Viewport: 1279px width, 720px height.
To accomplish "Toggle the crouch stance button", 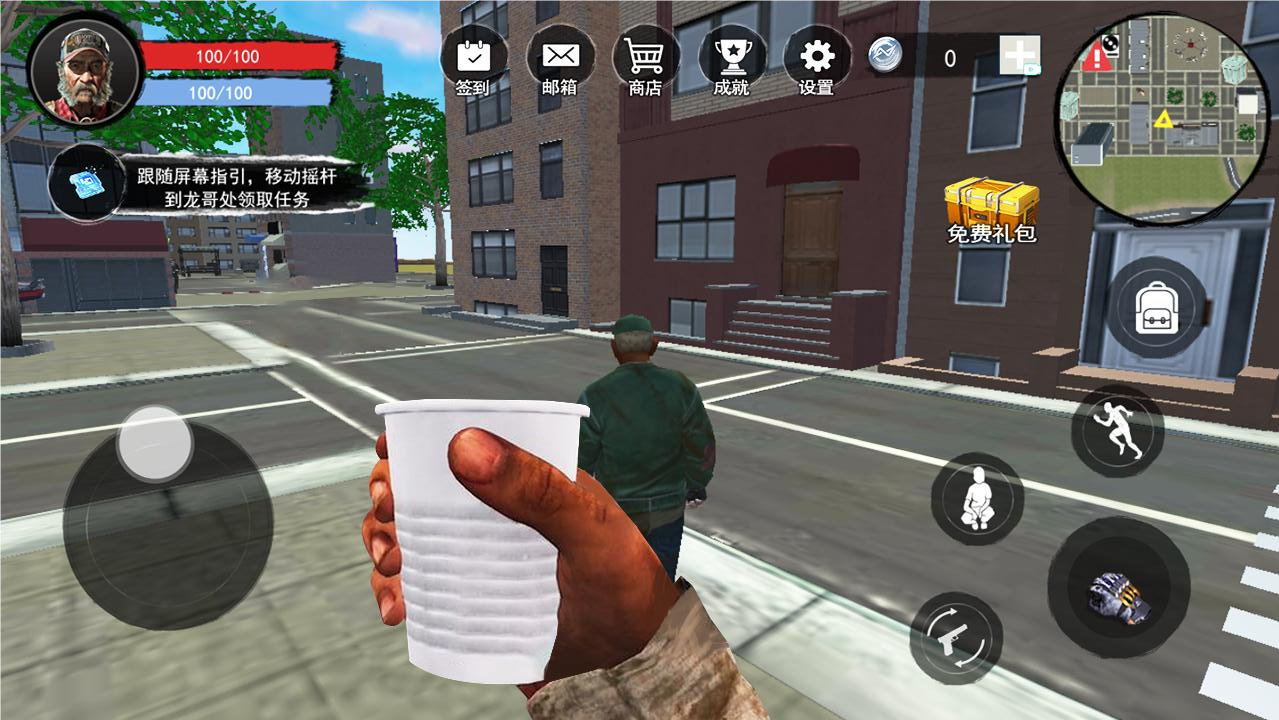I will pyautogui.click(x=977, y=498).
